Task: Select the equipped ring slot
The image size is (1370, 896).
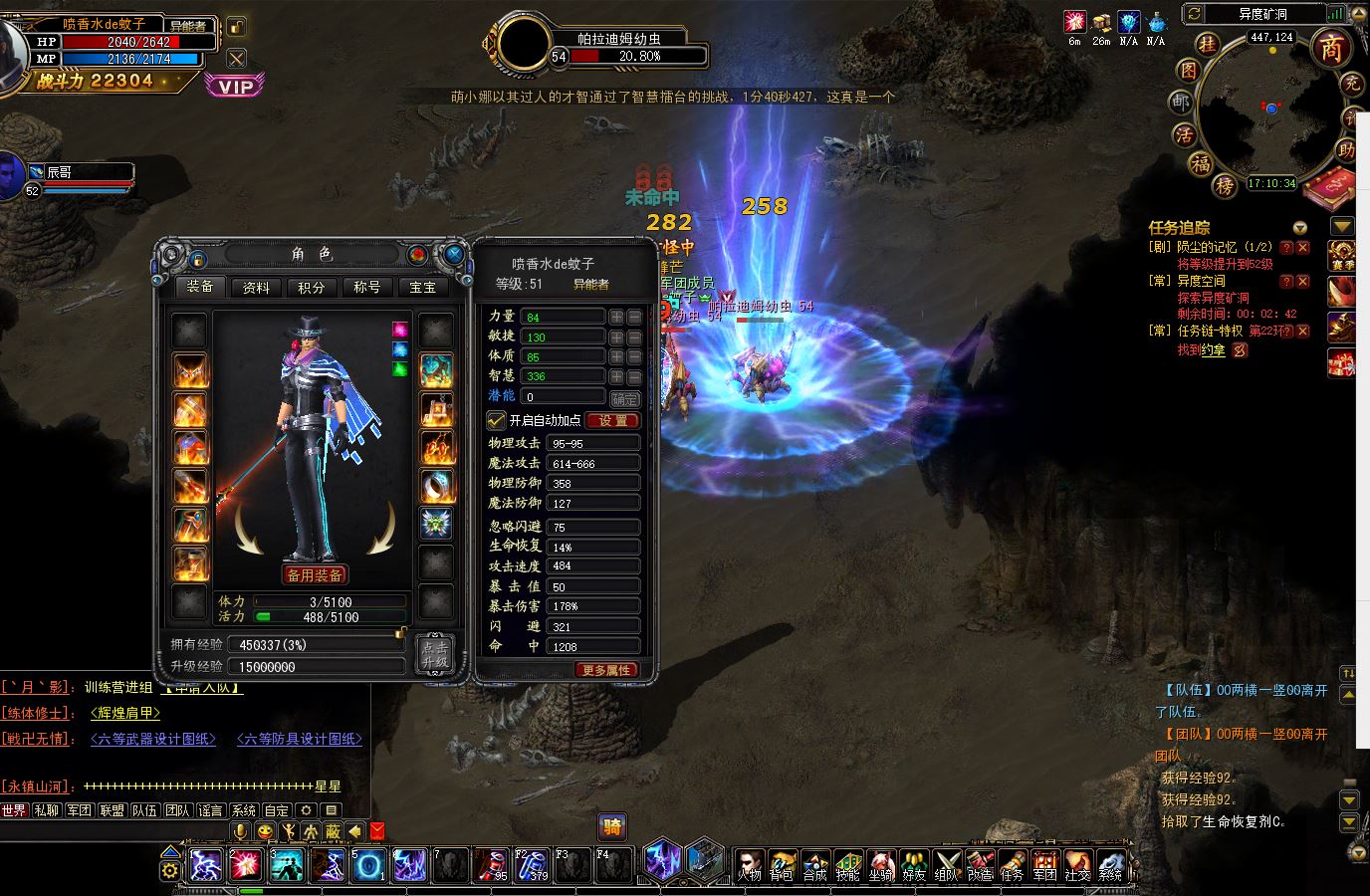Action: [x=436, y=486]
